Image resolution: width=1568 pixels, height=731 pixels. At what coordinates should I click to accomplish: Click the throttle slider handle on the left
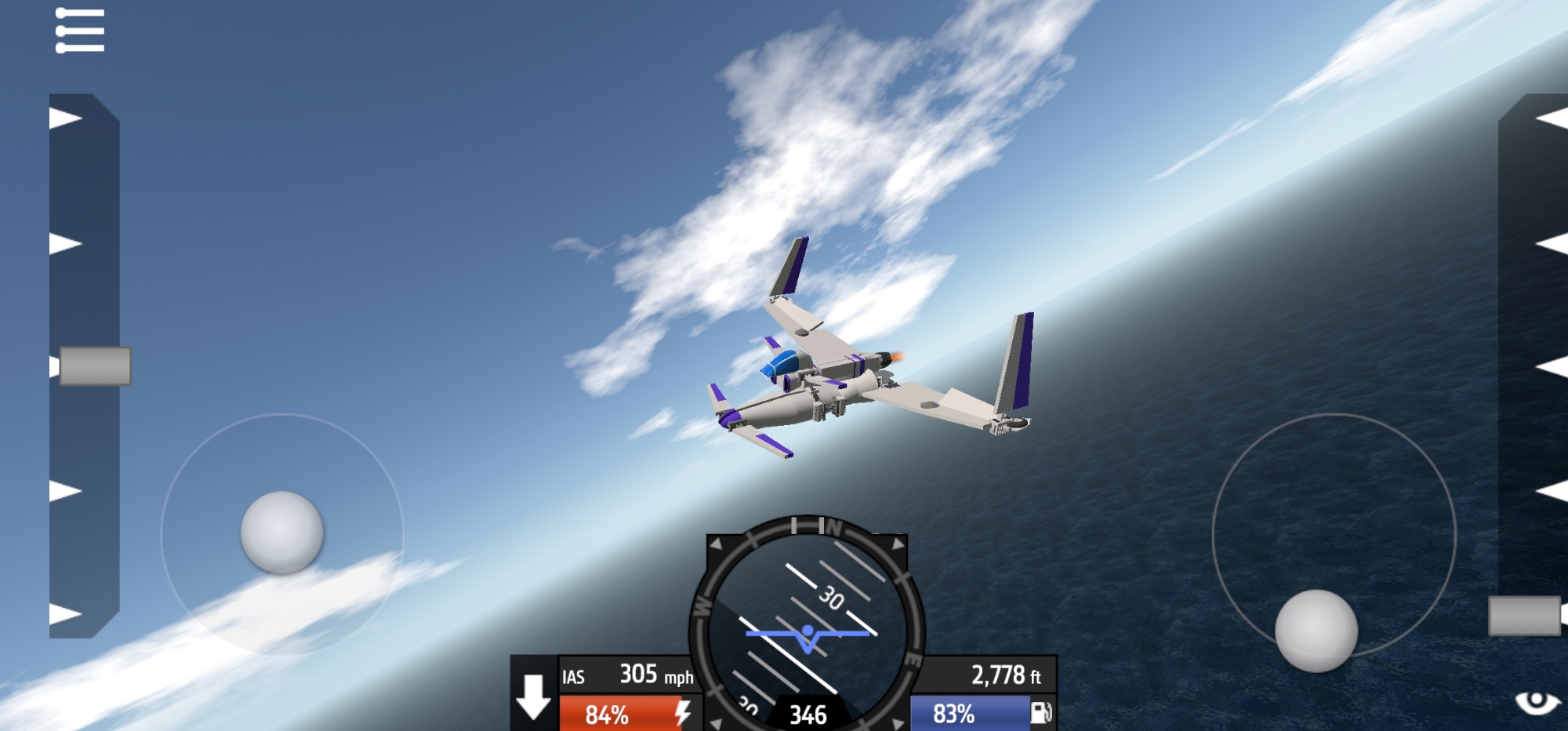pos(95,366)
